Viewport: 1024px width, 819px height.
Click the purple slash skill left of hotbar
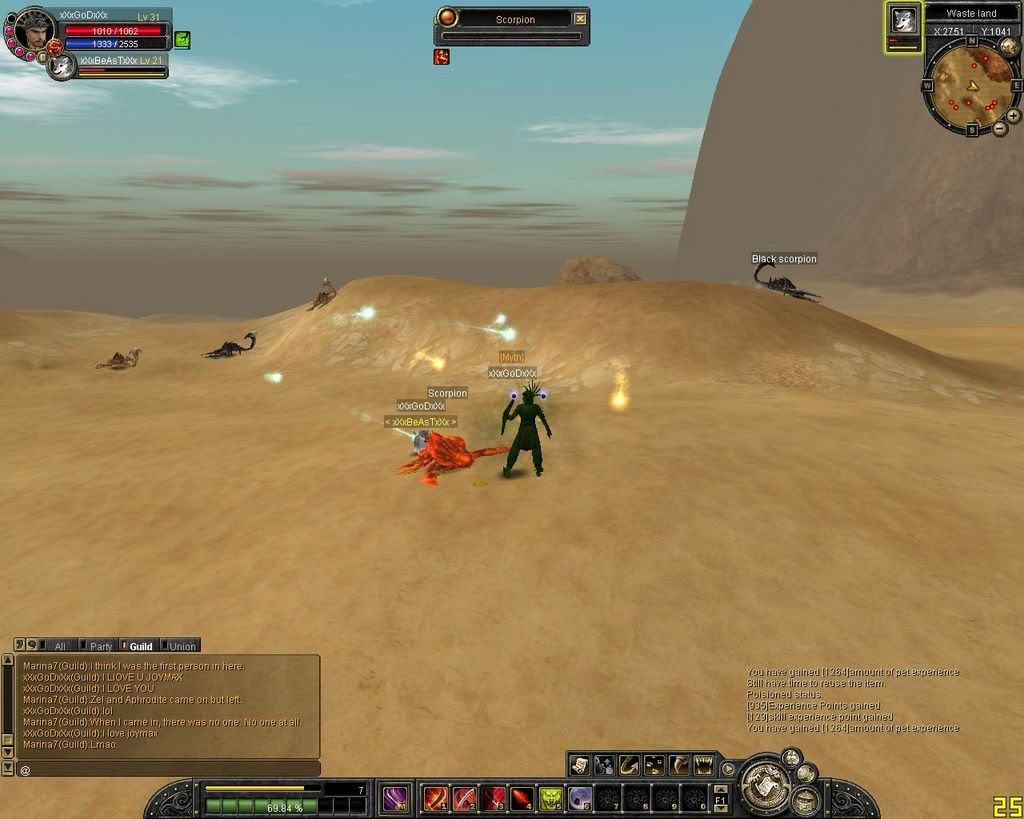[x=395, y=798]
